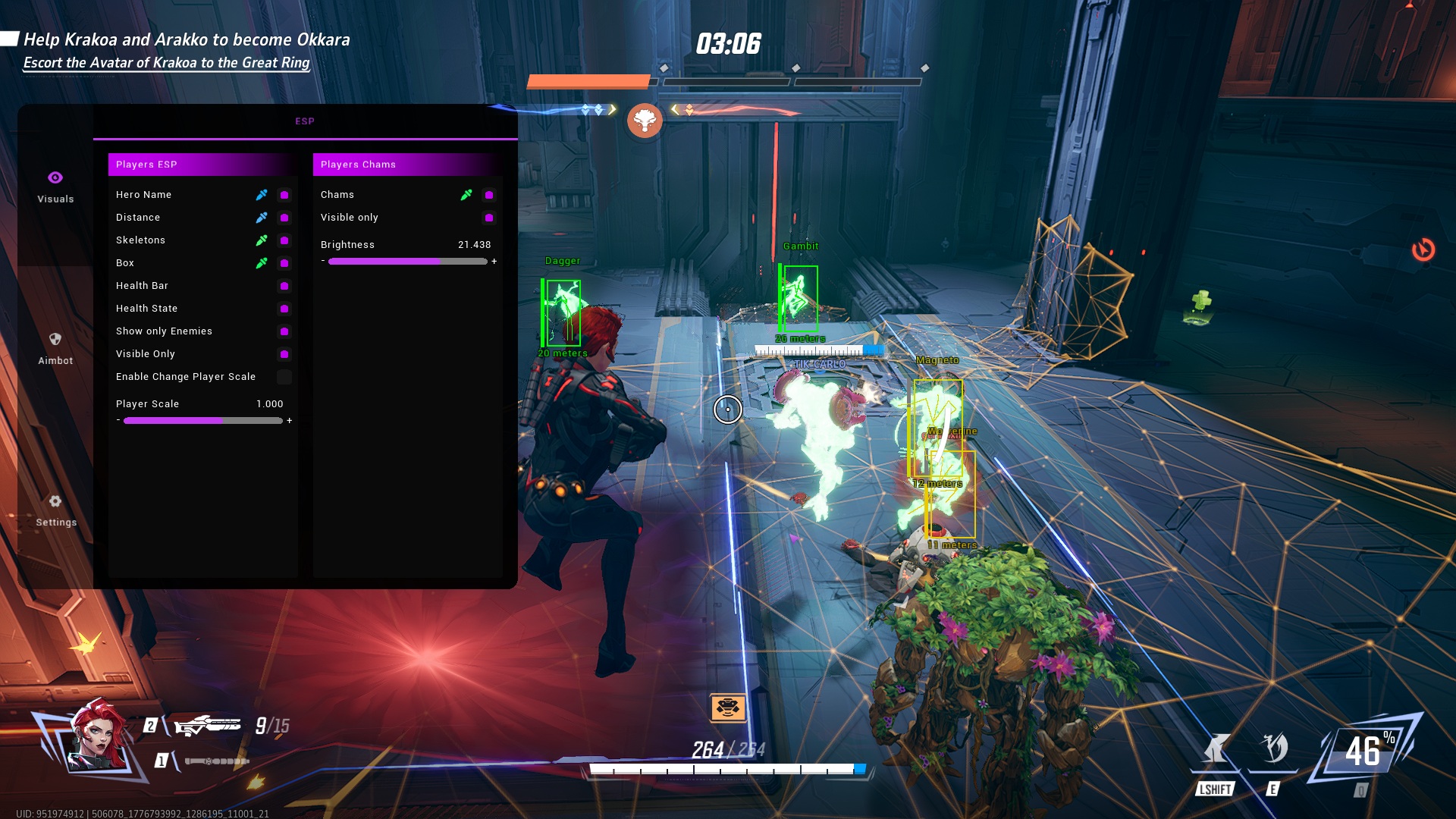The image size is (1456, 819).
Task: Toggle Show only Enemies
Action: click(284, 331)
